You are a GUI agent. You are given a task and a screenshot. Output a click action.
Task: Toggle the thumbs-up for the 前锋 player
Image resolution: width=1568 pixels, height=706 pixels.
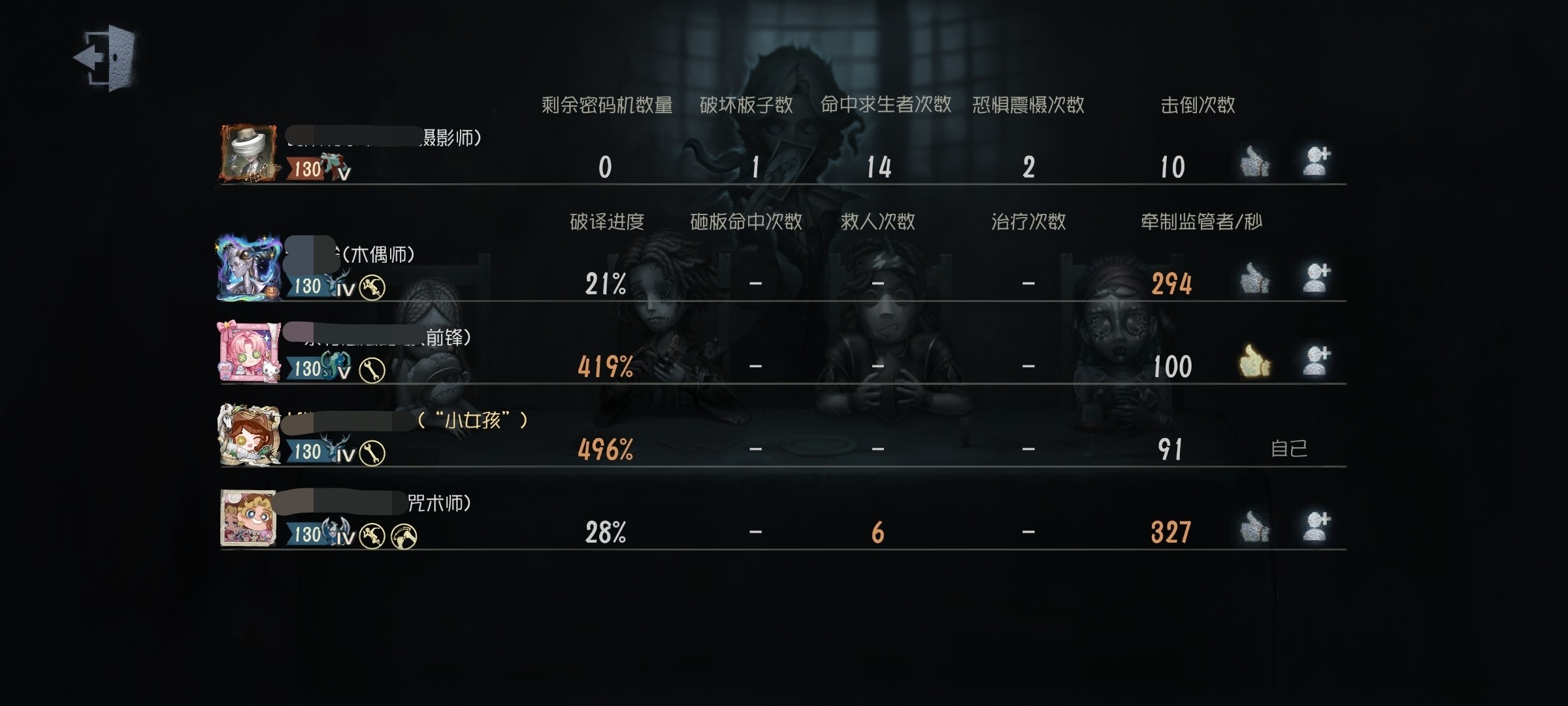pos(1254,361)
